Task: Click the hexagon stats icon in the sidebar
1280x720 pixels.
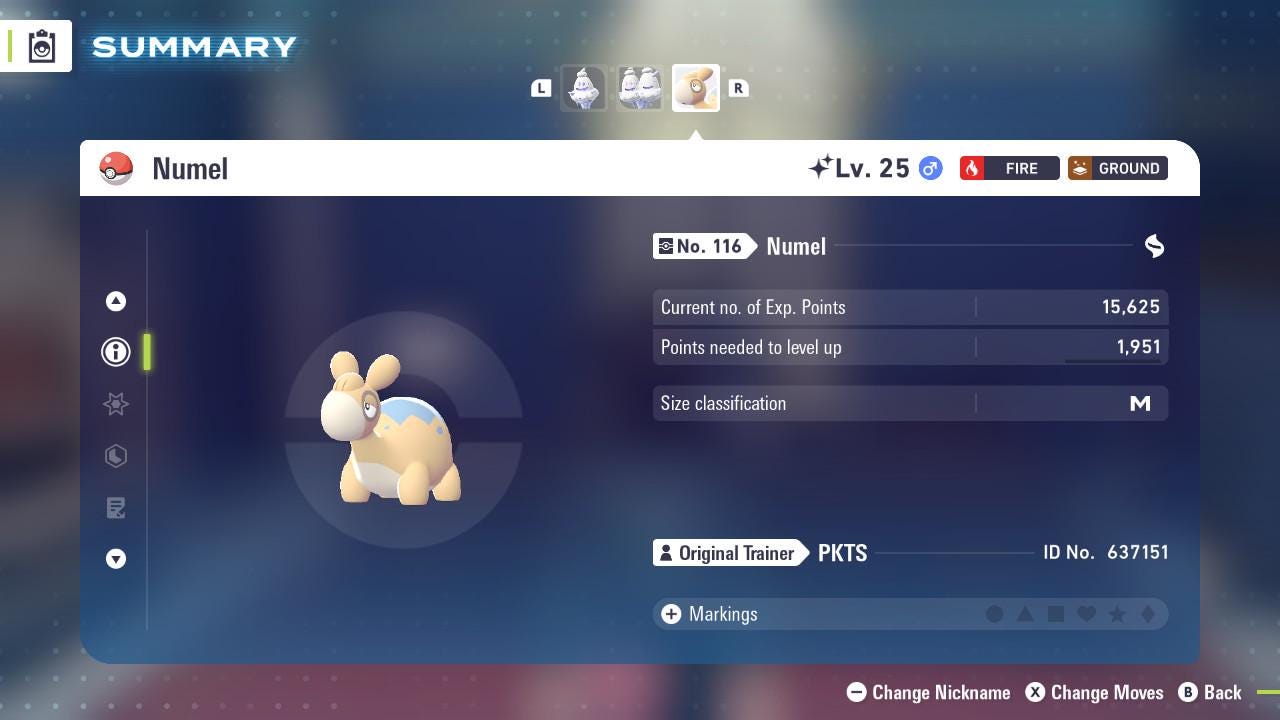Action: [x=115, y=456]
